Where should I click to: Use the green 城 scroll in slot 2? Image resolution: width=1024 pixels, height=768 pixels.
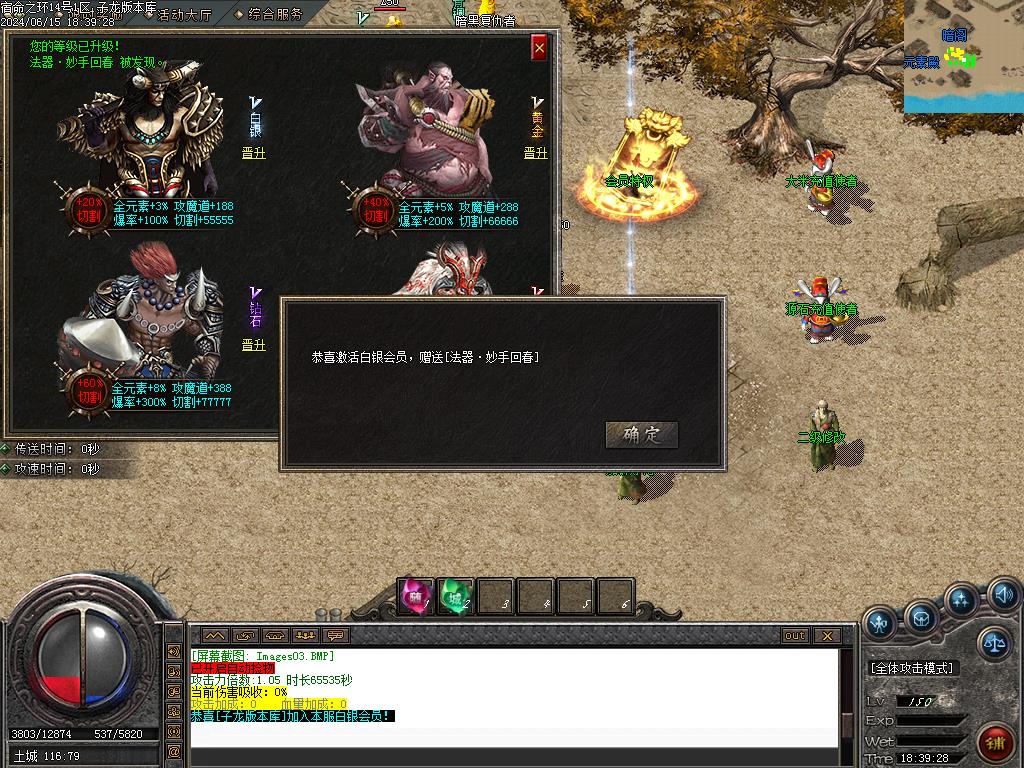point(455,596)
